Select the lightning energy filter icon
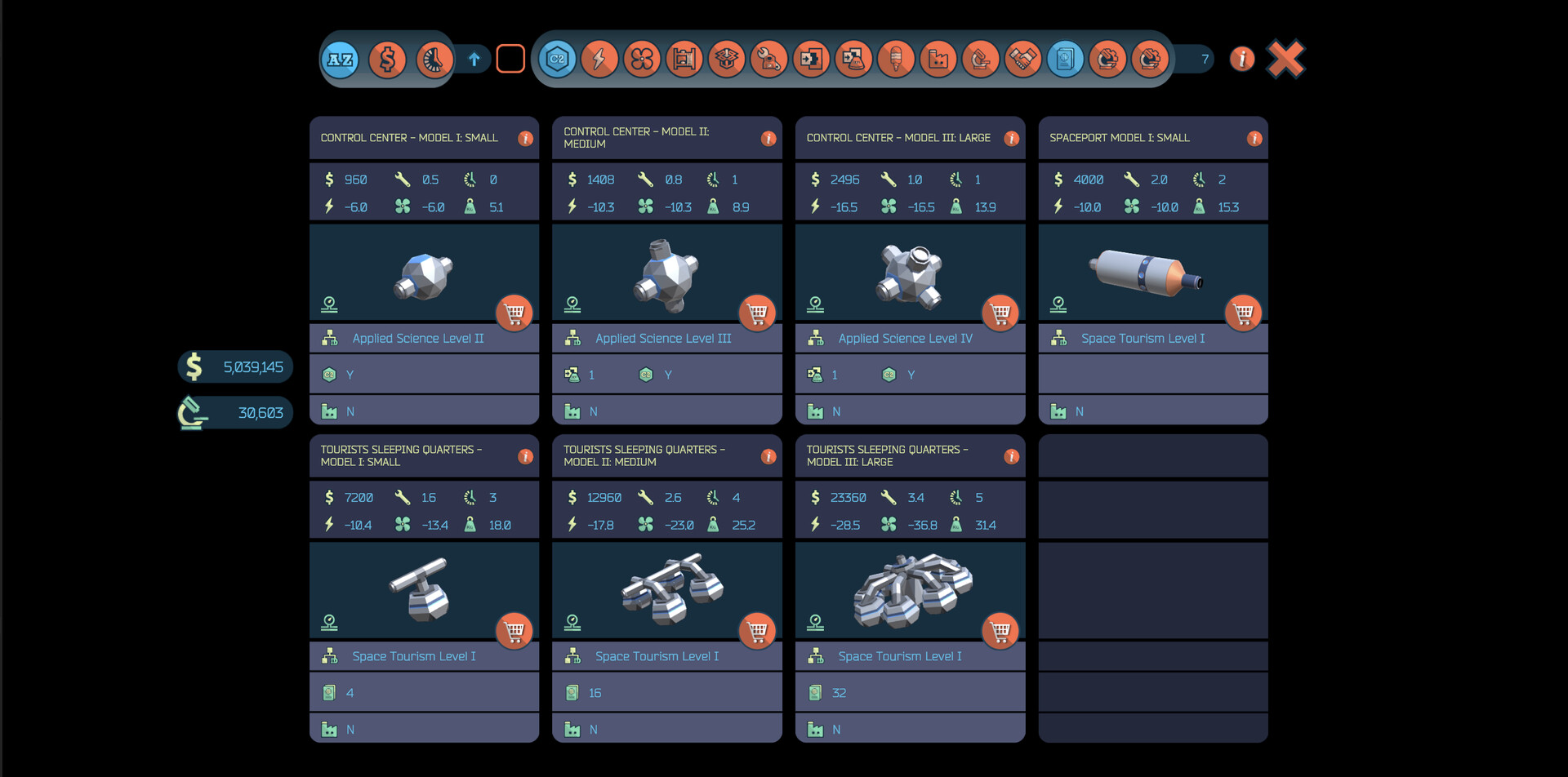Viewport: 1568px width, 777px height. click(x=600, y=59)
